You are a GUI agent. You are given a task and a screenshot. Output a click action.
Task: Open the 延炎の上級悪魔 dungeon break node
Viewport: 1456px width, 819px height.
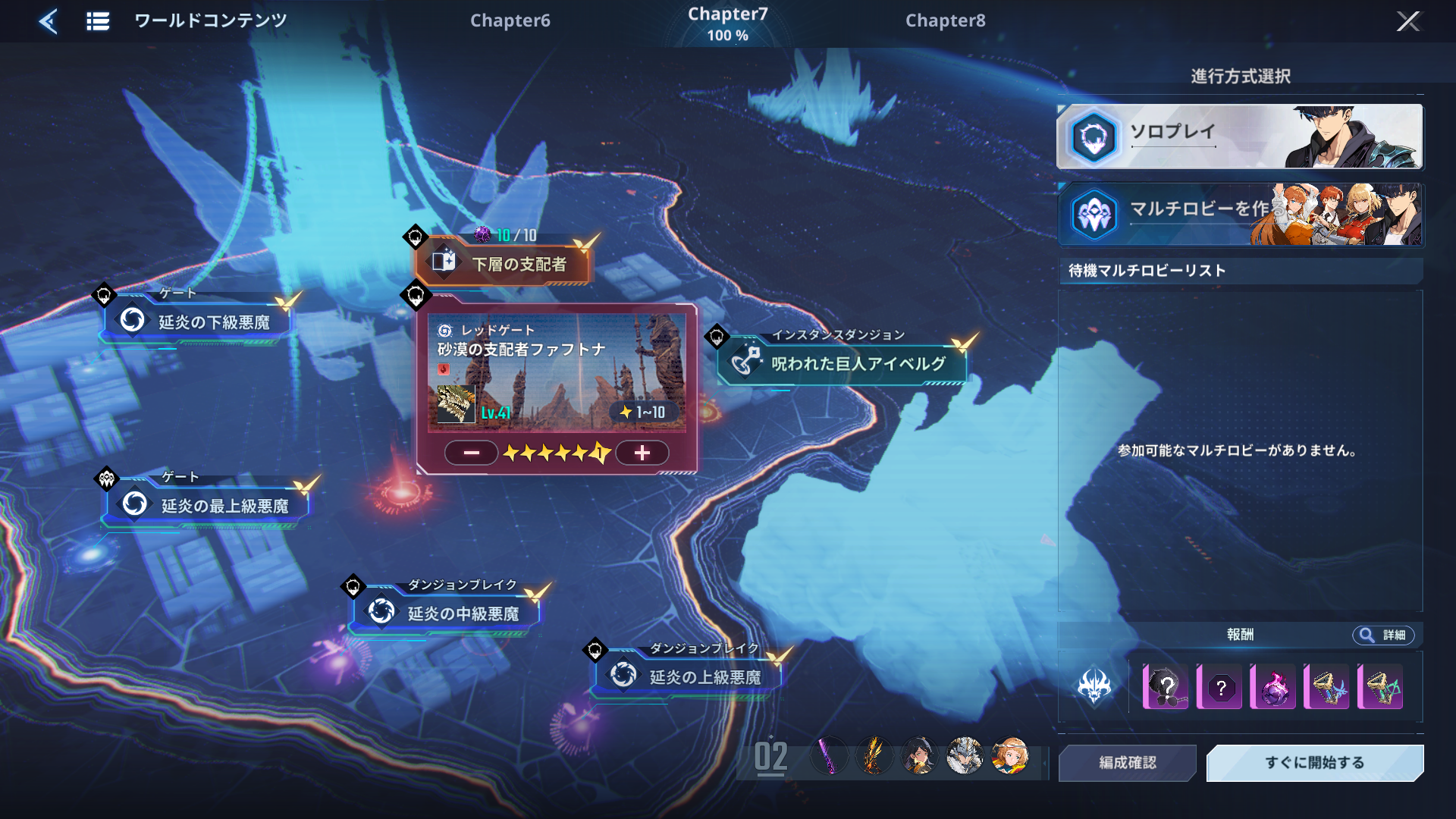point(689,676)
